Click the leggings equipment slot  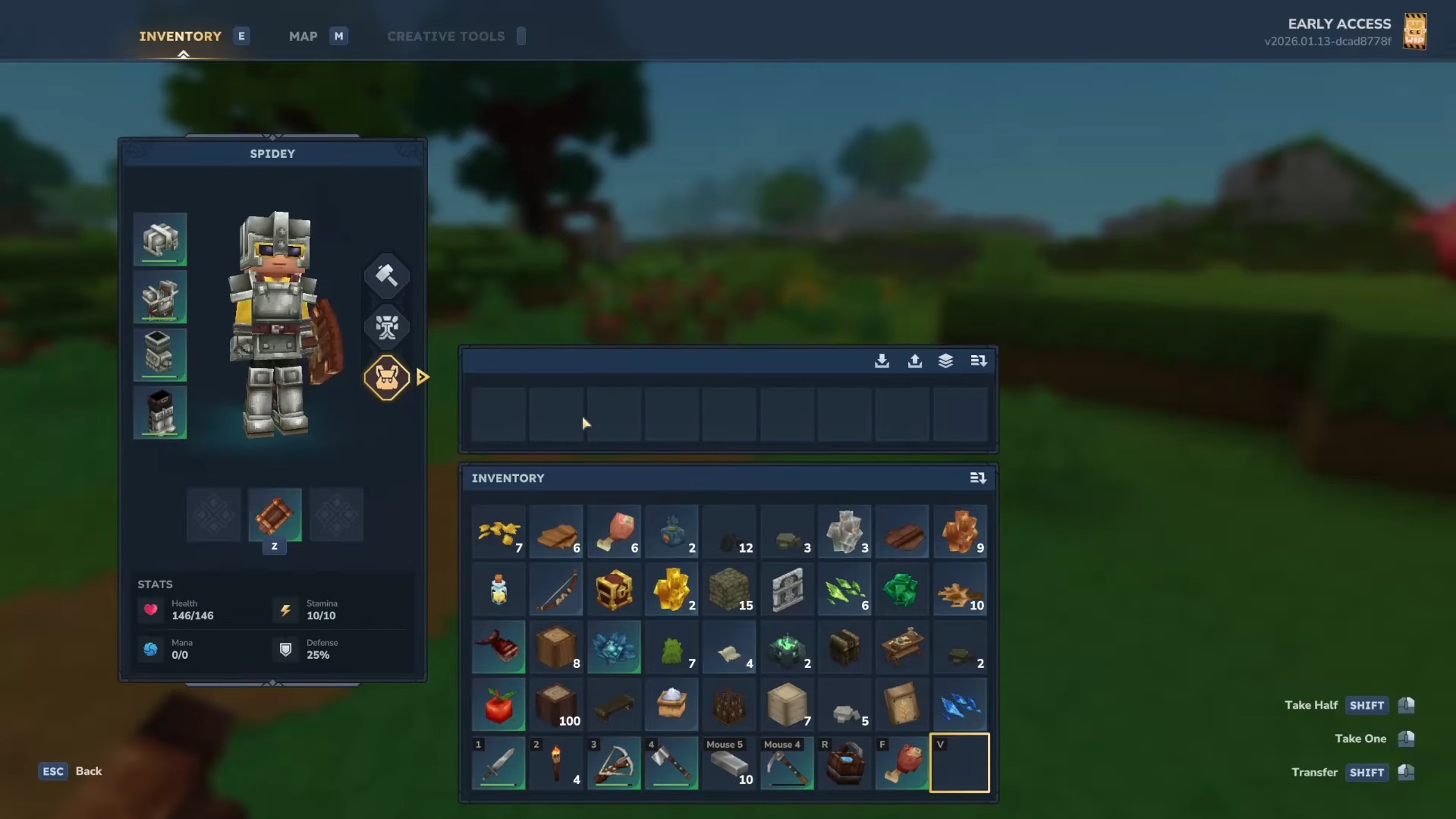click(x=160, y=354)
